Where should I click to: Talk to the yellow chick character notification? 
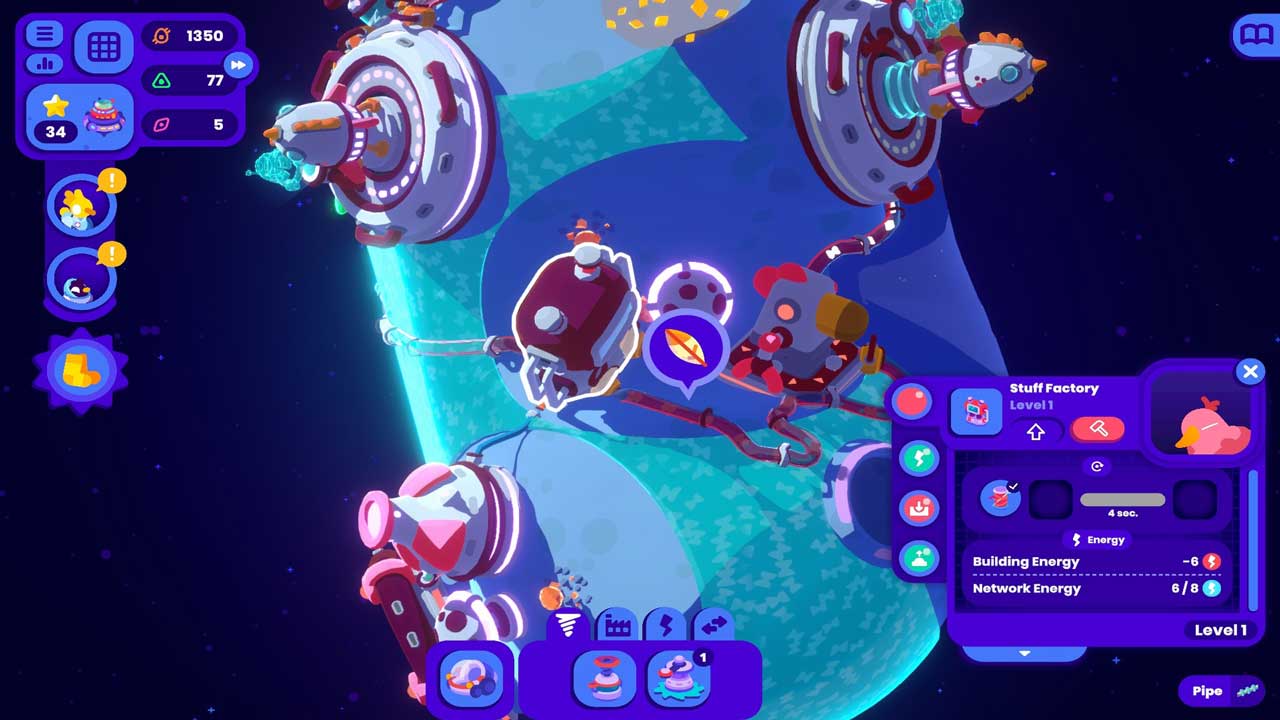click(81, 206)
